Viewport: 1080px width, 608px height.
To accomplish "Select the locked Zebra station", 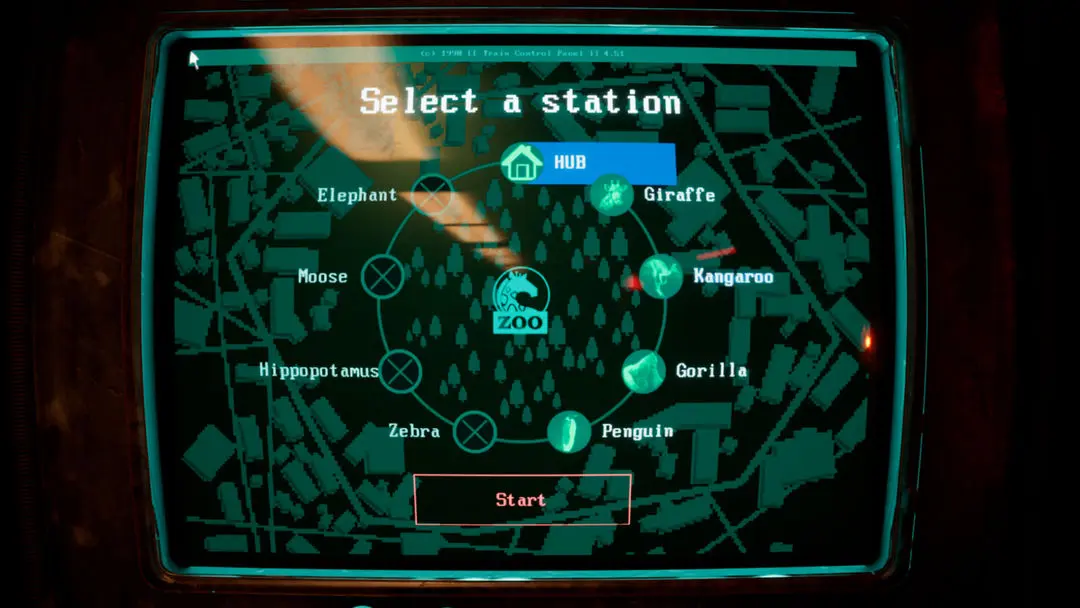I will (x=475, y=432).
